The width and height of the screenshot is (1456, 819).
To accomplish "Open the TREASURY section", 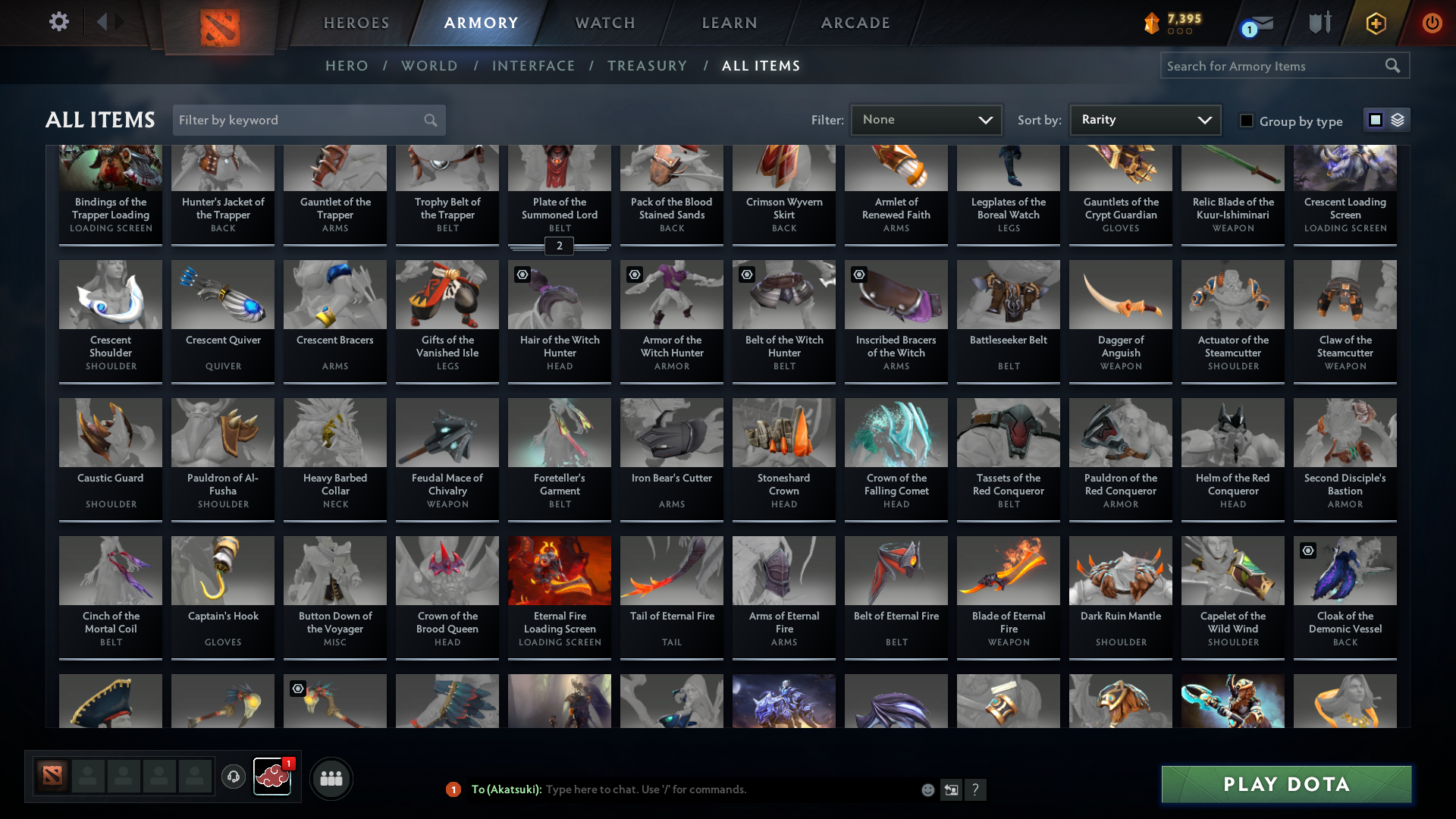I will point(647,66).
